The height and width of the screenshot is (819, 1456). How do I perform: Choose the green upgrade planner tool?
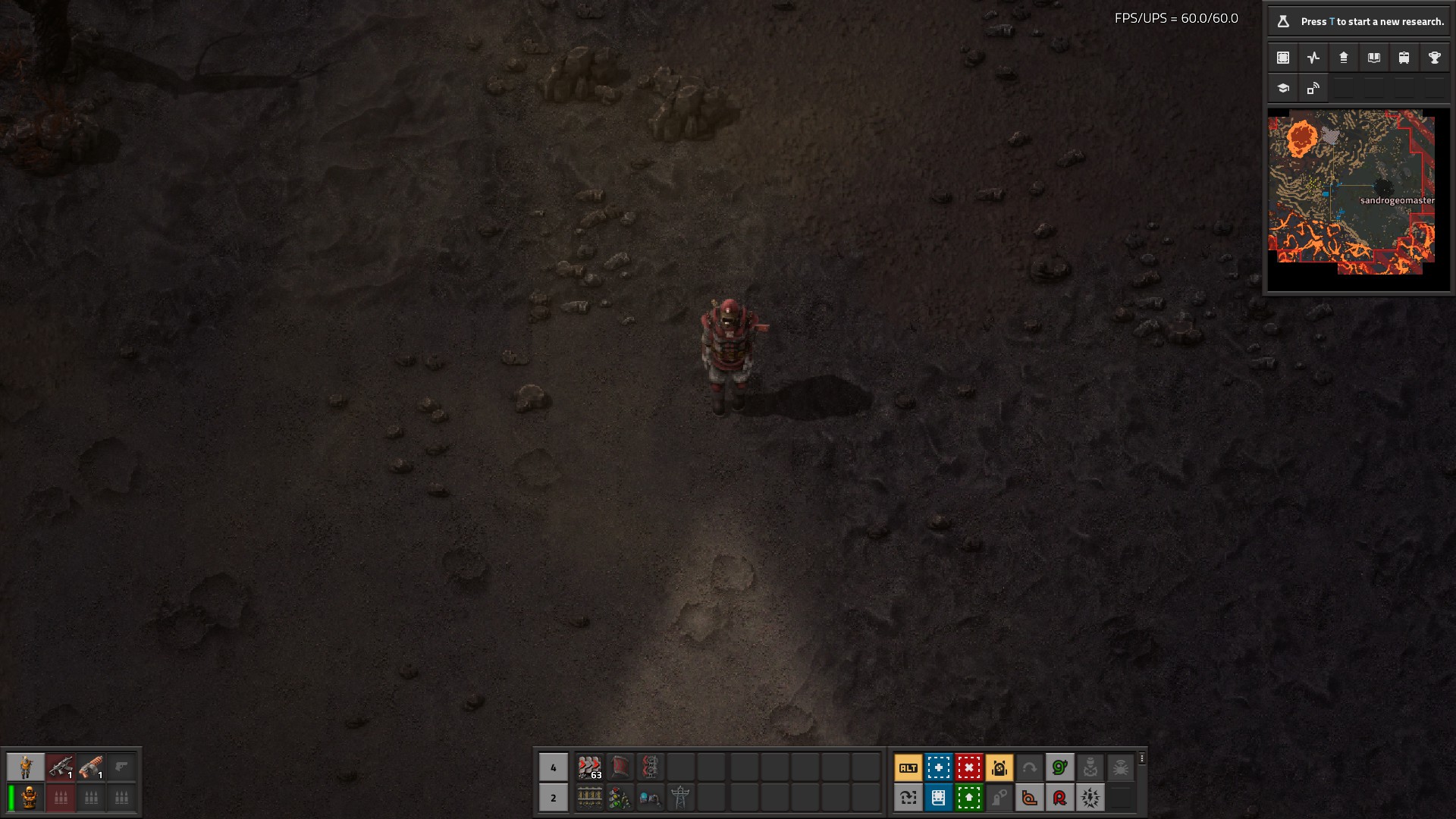(x=968, y=798)
